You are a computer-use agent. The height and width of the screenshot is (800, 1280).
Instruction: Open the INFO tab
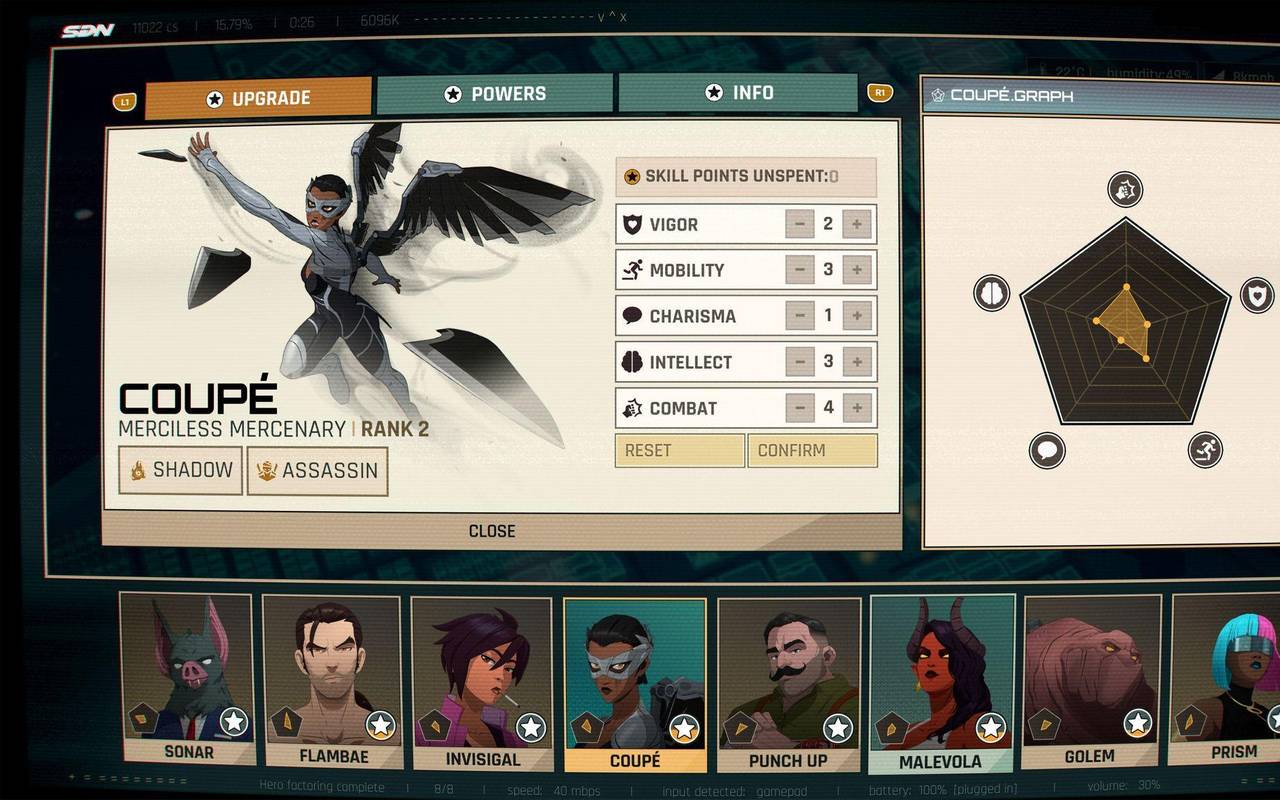pyautogui.click(x=740, y=93)
